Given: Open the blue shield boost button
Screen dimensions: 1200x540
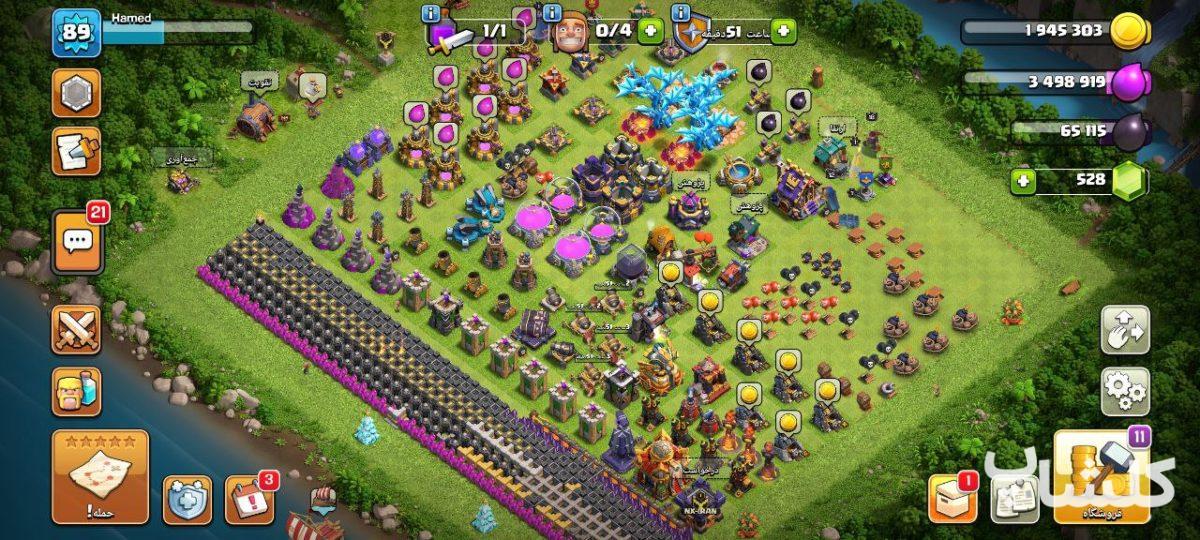Looking at the screenshot, I should point(187,499).
